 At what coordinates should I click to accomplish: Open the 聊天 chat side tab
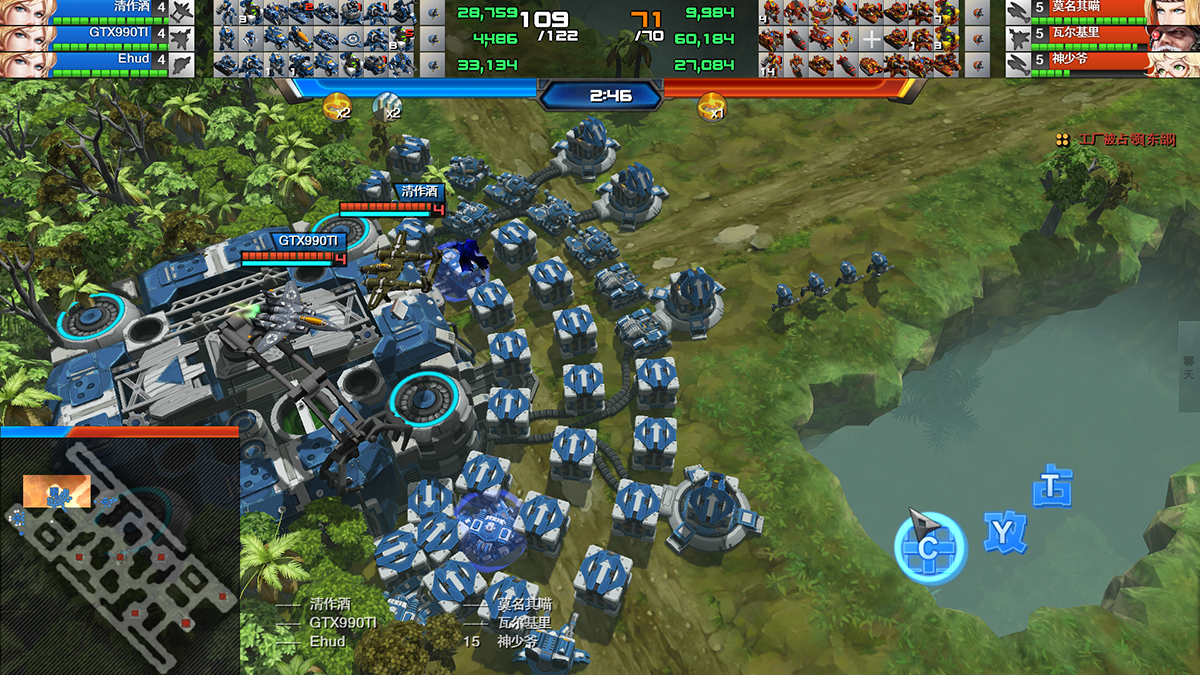coord(1189,367)
